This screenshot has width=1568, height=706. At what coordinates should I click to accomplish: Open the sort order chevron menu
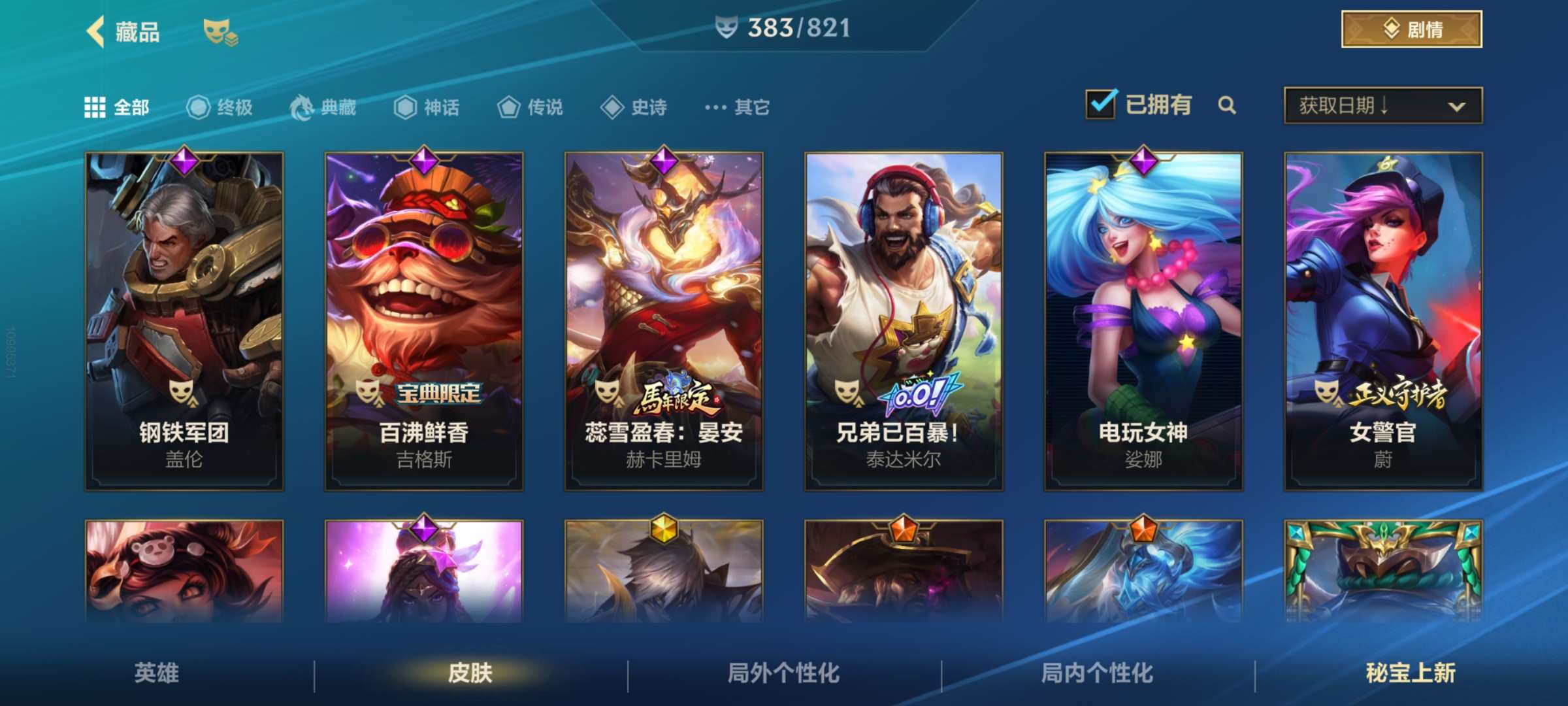1458,105
